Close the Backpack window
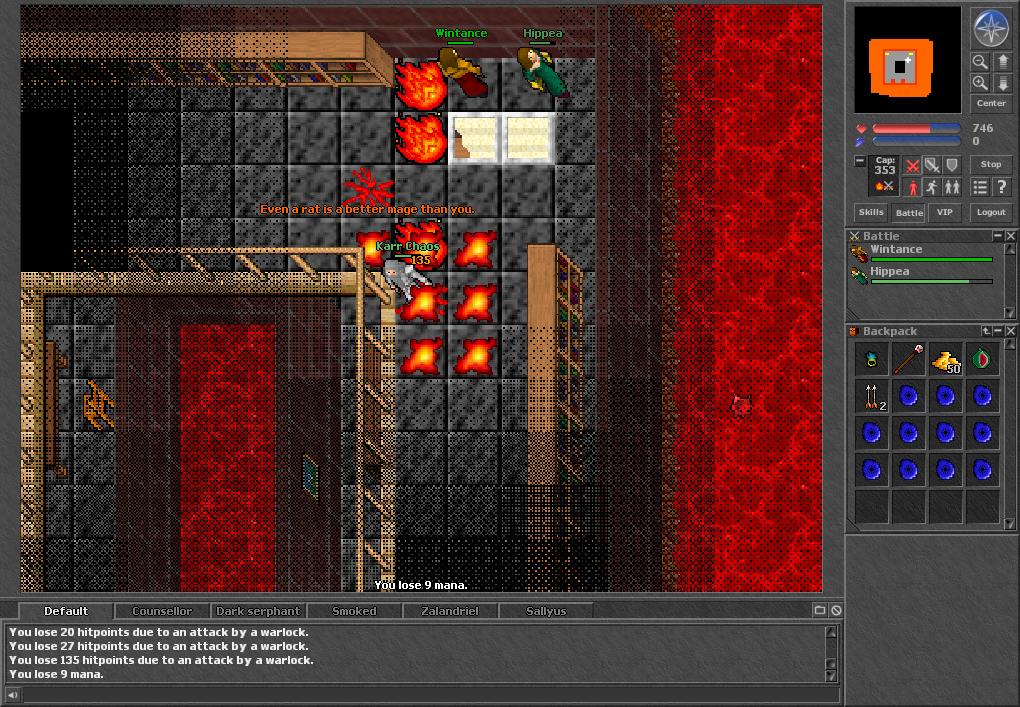Viewport: 1020px width, 707px height. [x=1011, y=331]
